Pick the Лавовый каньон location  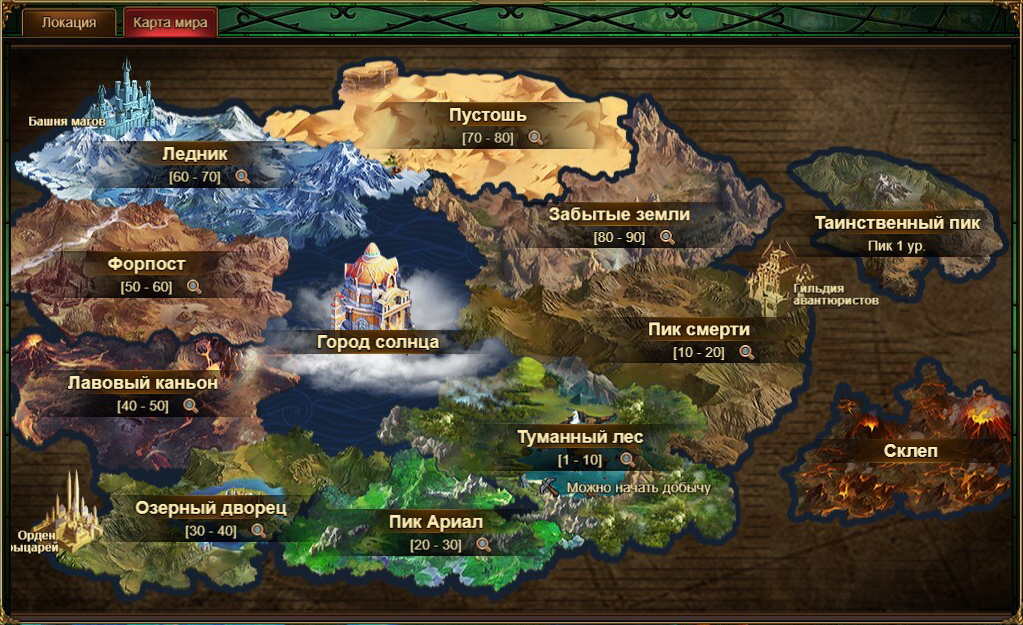(143, 382)
